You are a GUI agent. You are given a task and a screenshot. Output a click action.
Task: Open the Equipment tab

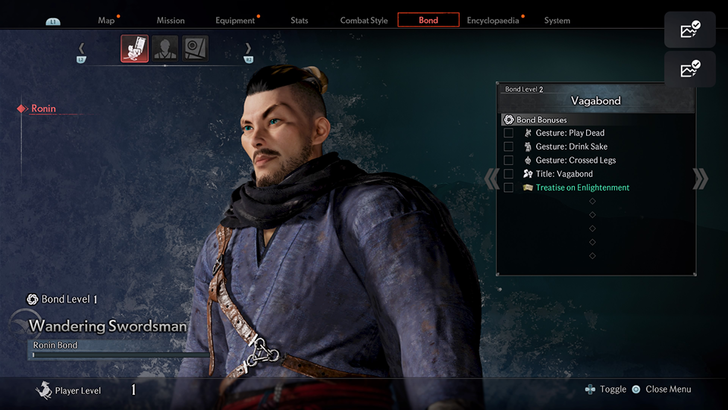pyautogui.click(x=235, y=20)
